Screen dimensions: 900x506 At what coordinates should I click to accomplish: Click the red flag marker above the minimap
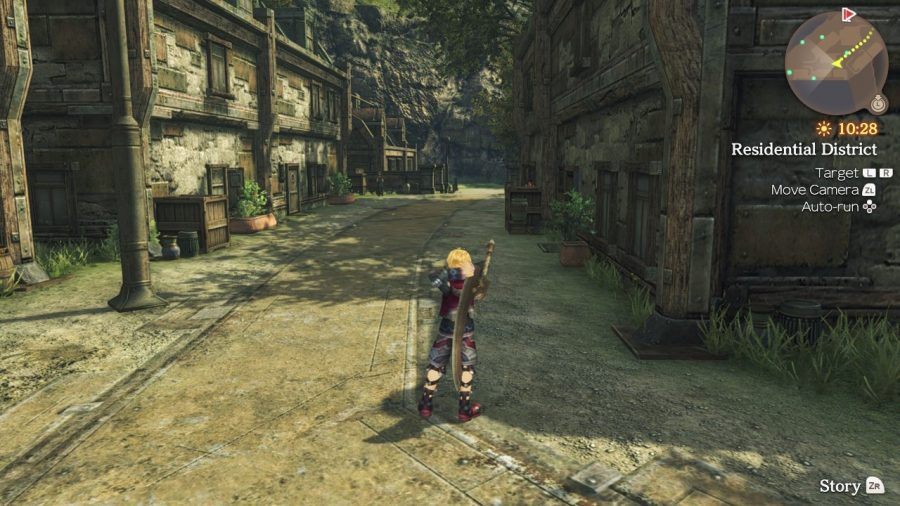point(849,14)
